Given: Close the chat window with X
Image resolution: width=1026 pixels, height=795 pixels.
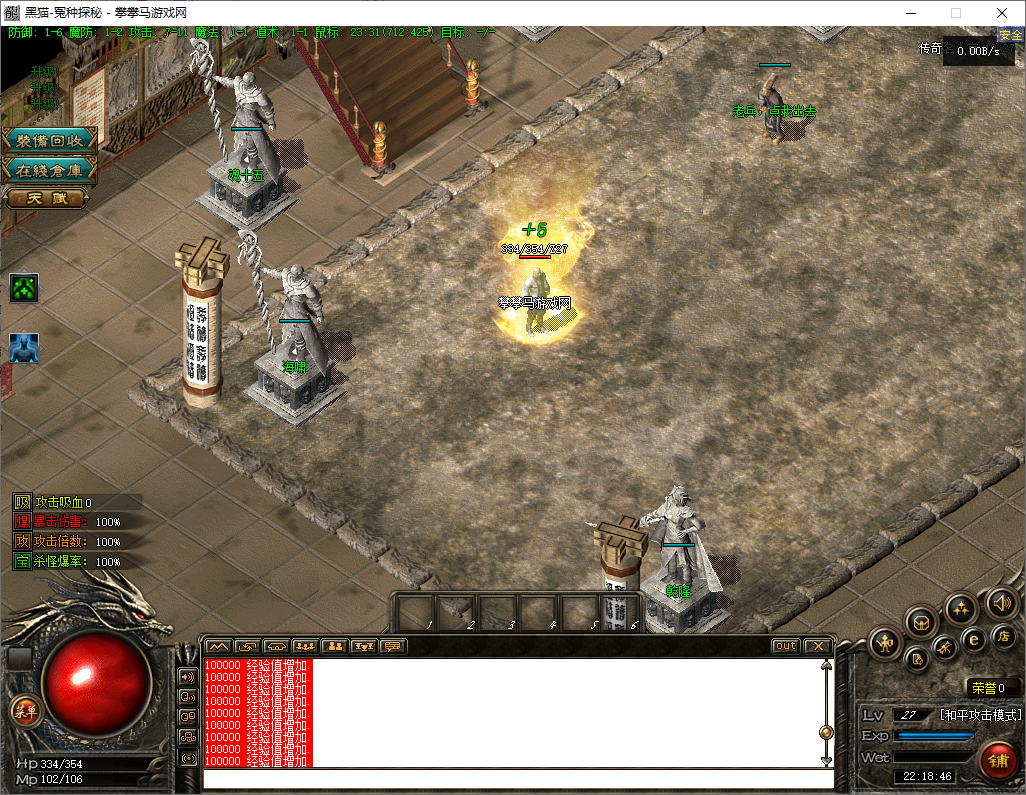Looking at the screenshot, I should point(817,646).
